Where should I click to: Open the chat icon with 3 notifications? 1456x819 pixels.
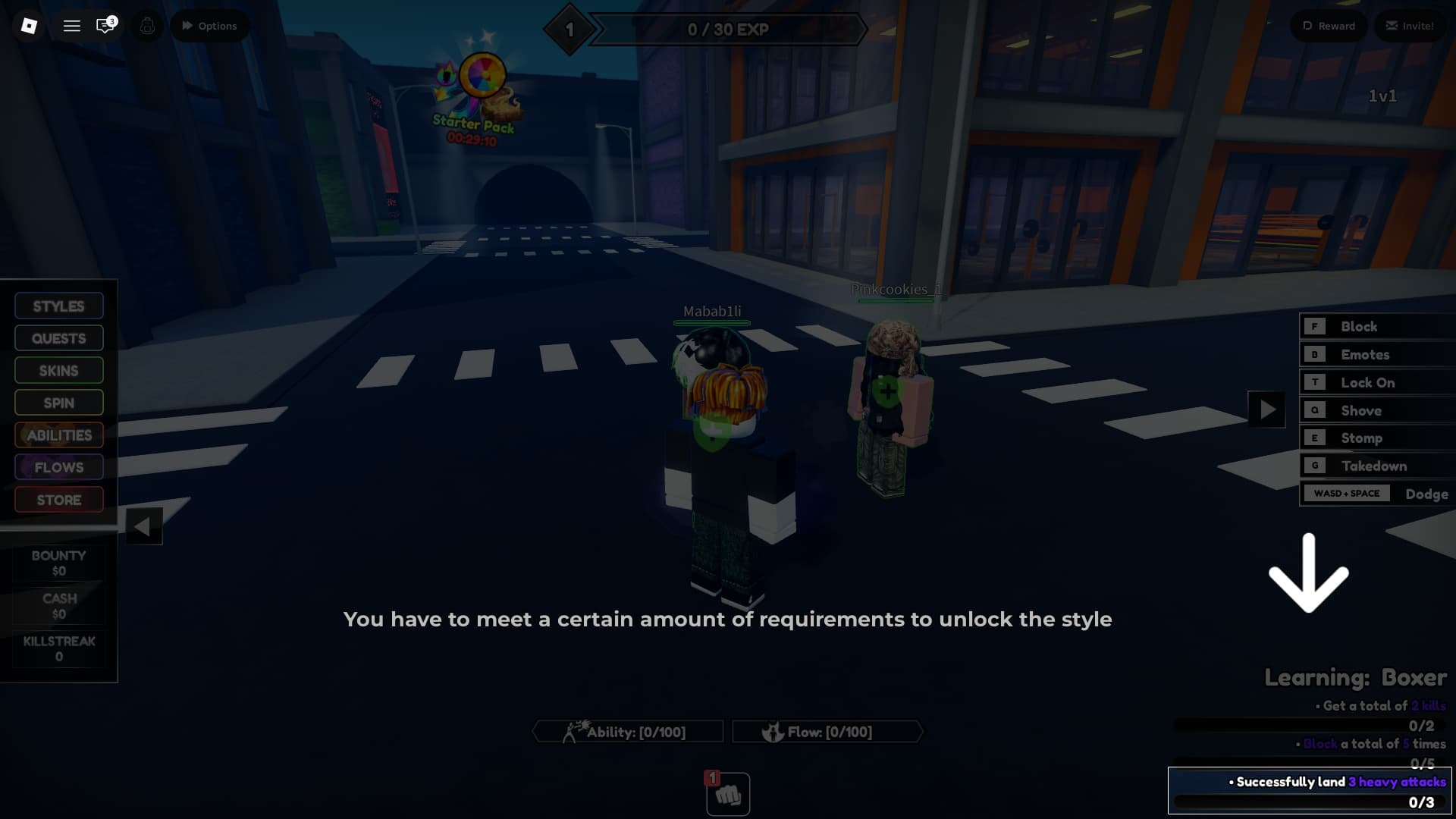pyautogui.click(x=105, y=25)
